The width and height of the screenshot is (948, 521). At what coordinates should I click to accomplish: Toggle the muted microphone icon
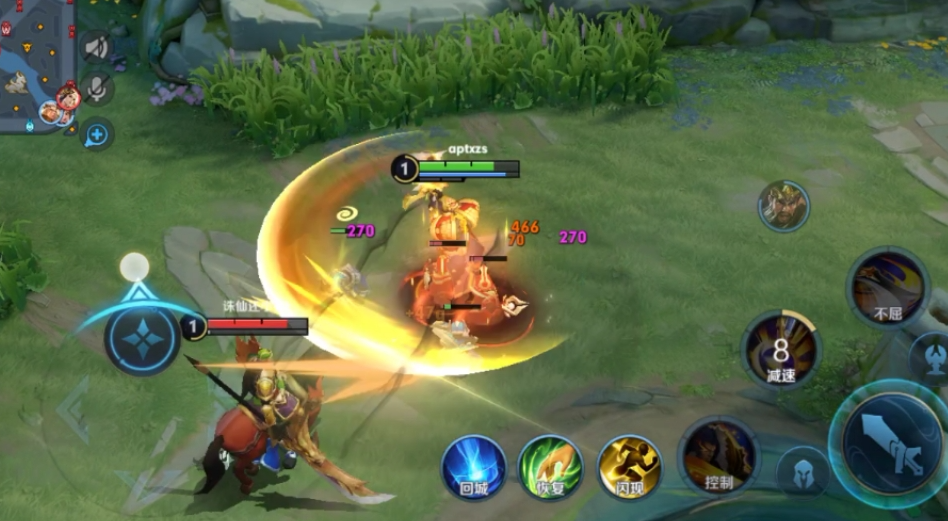coord(97,89)
